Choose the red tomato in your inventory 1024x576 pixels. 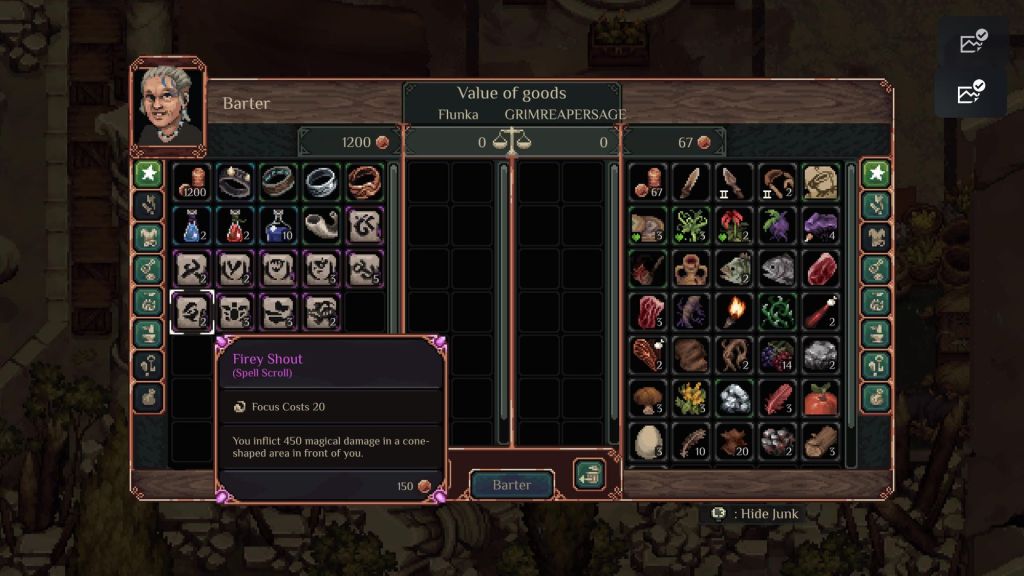pos(821,398)
